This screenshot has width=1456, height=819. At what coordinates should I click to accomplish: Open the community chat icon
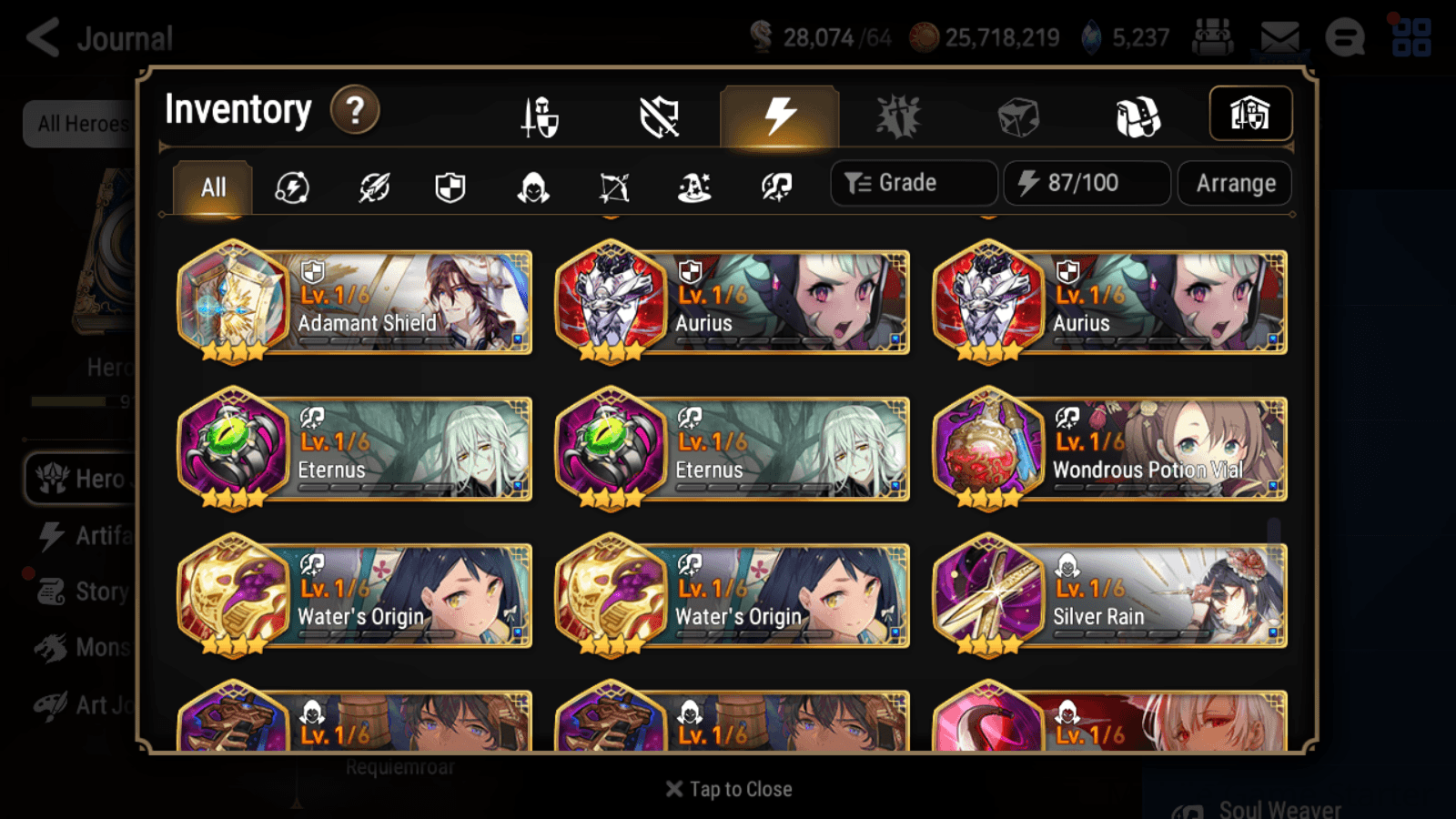pos(1345,38)
